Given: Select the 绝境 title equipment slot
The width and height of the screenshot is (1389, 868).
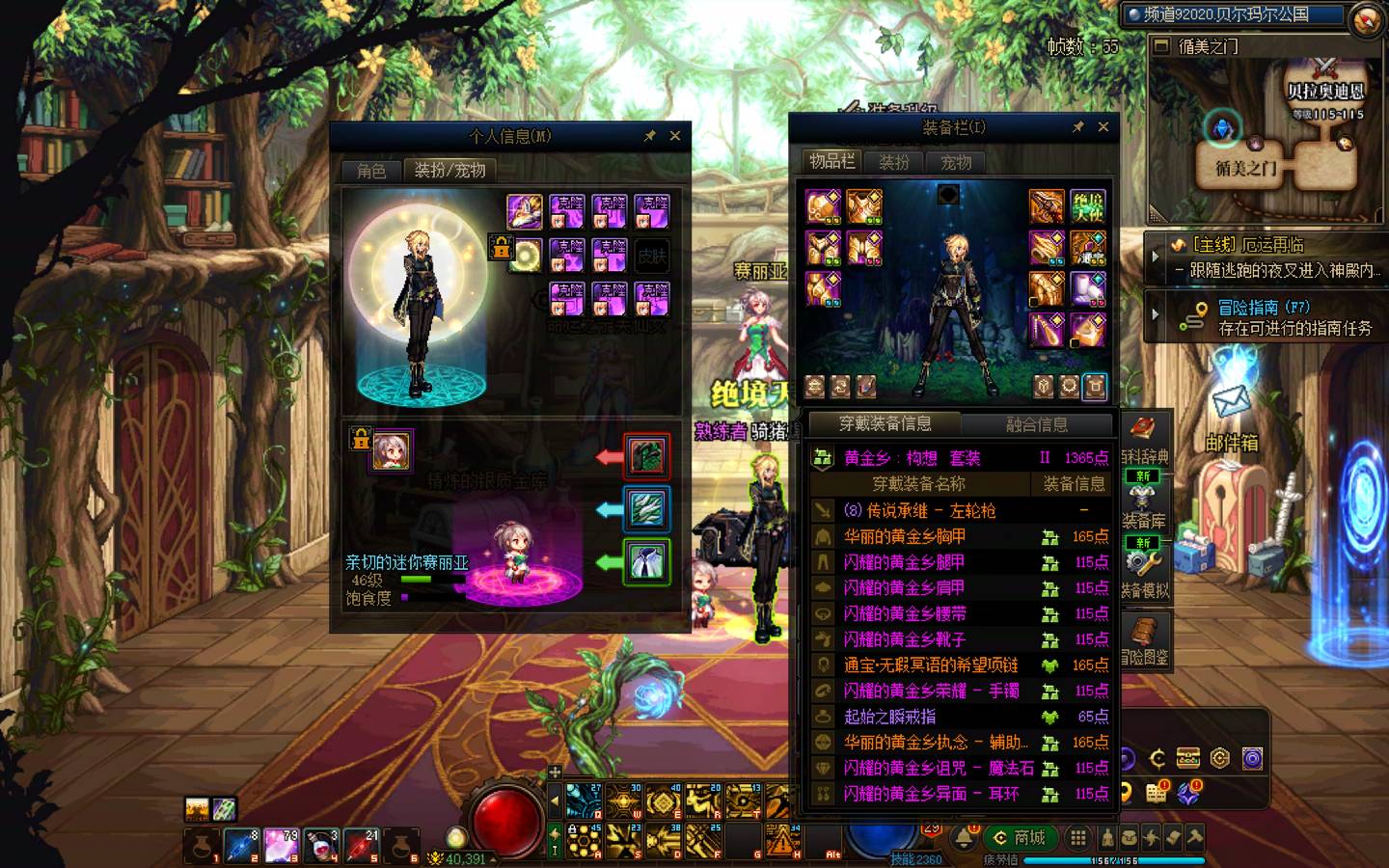Looking at the screenshot, I should click(1088, 206).
